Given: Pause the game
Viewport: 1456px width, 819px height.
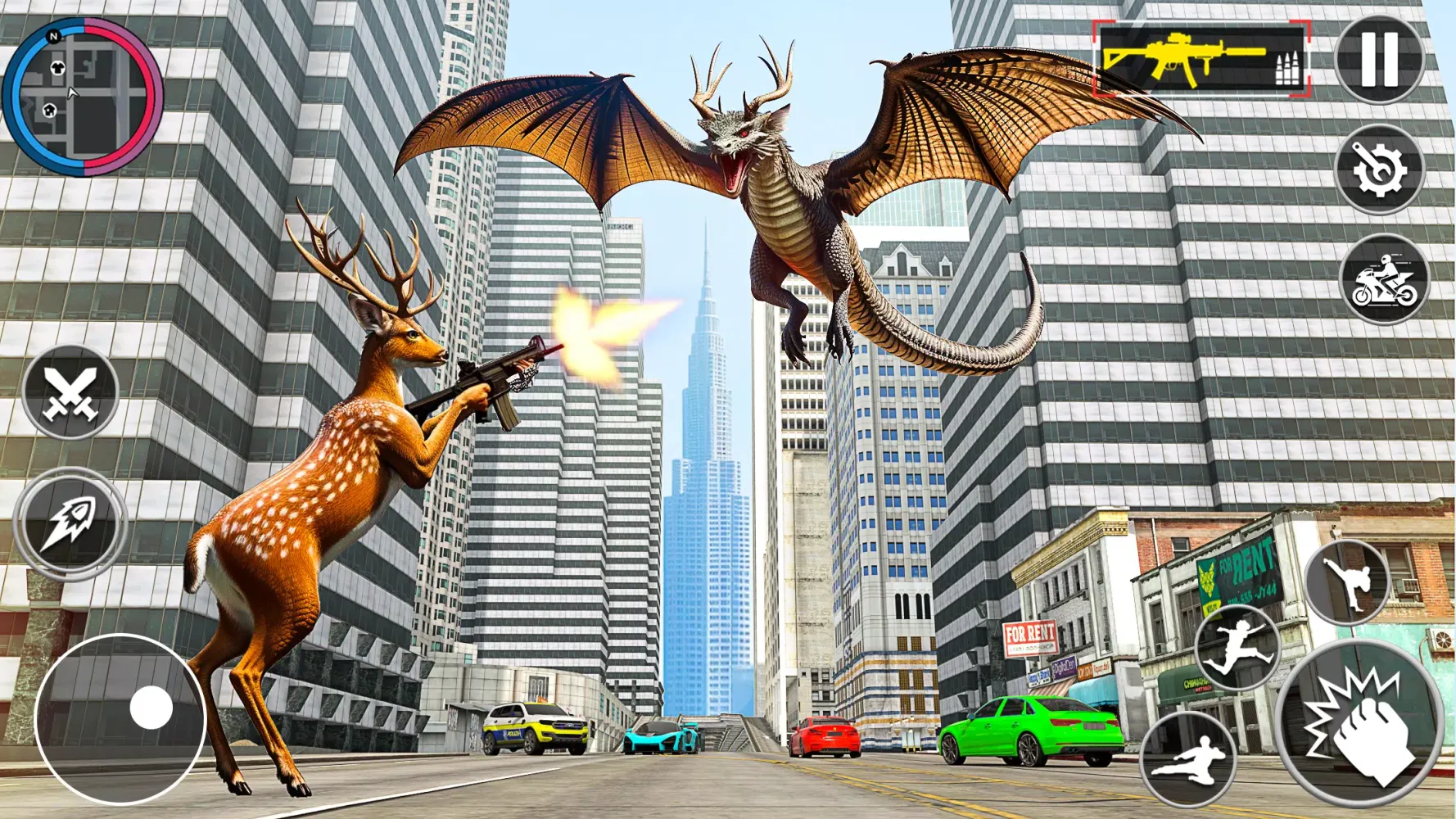Looking at the screenshot, I should 1380,59.
